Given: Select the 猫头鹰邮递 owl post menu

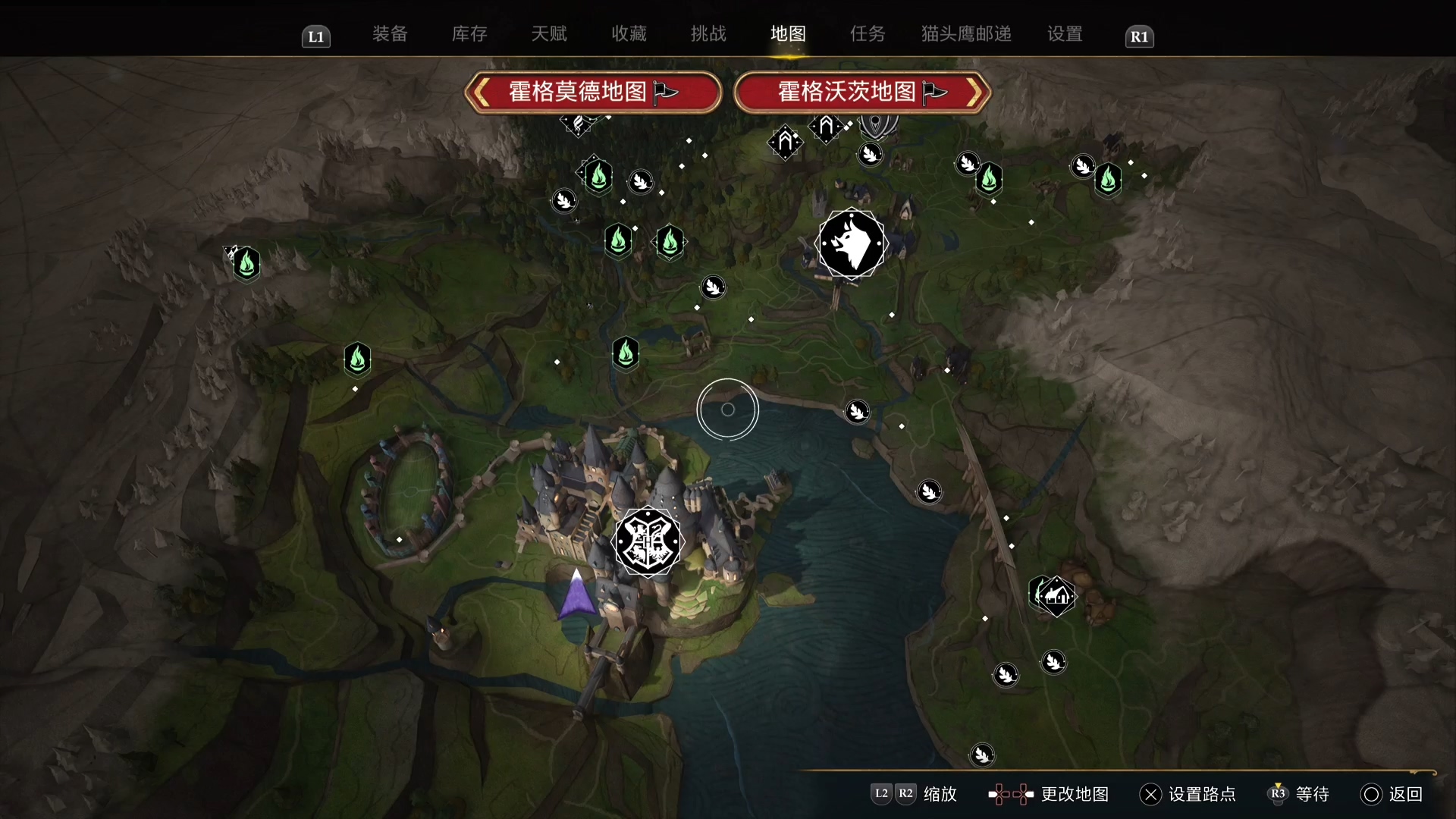Looking at the screenshot, I should 965,33.
